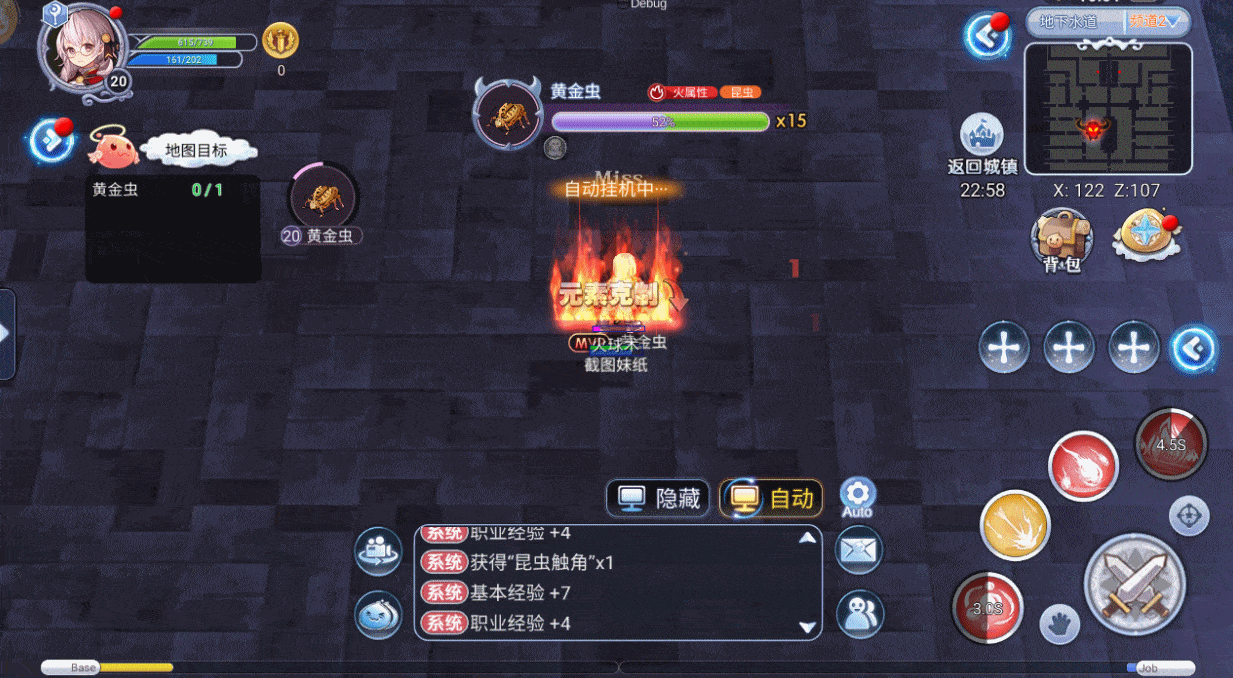Screen dimensions: 1233x678
Task: Open the mail envelope icon
Action: click(x=859, y=550)
